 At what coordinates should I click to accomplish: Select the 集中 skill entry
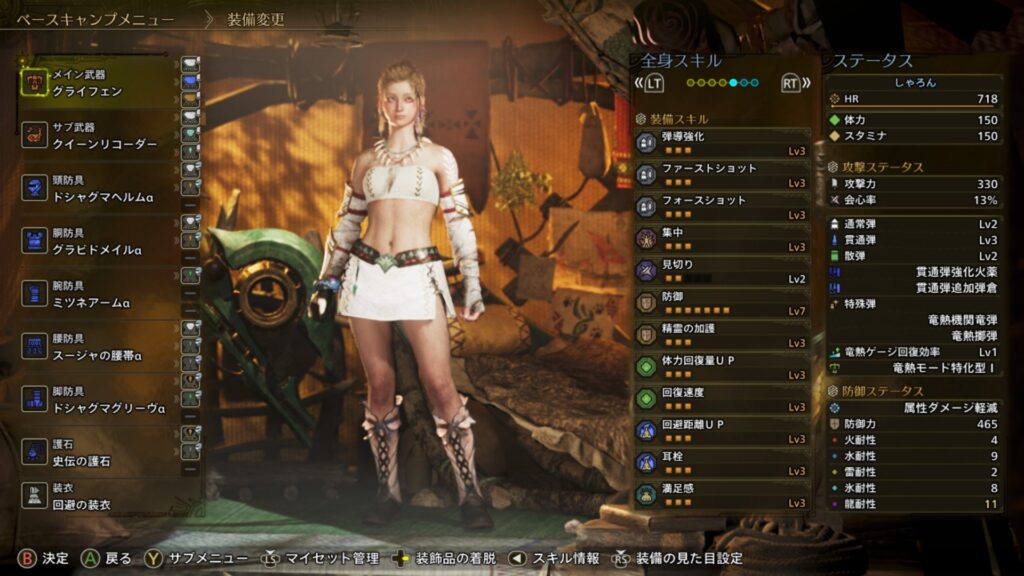(722, 239)
